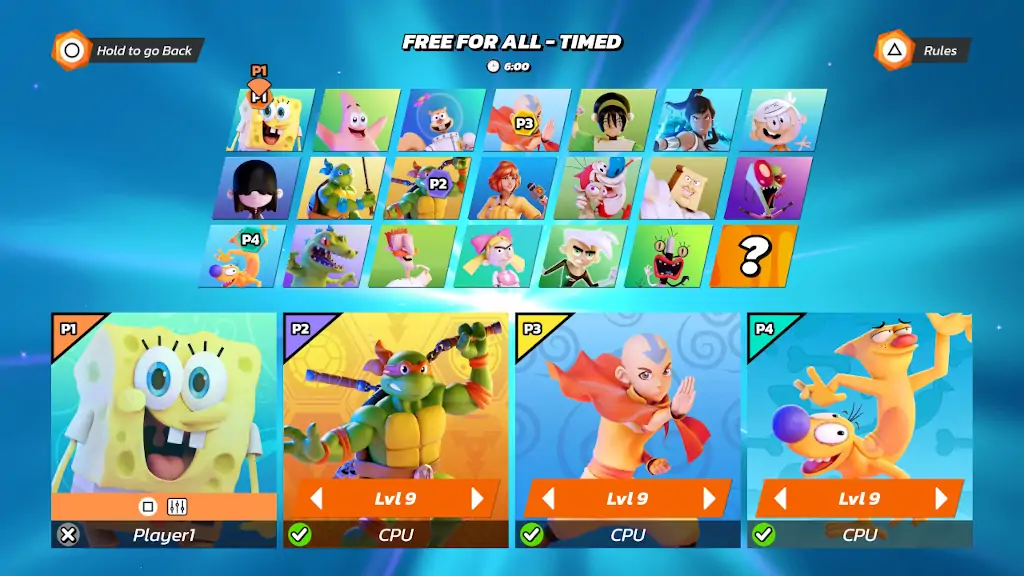Raise P4 CPU level with right arrow
Image resolution: width=1024 pixels, height=576 pixels.
pos(941,499)
